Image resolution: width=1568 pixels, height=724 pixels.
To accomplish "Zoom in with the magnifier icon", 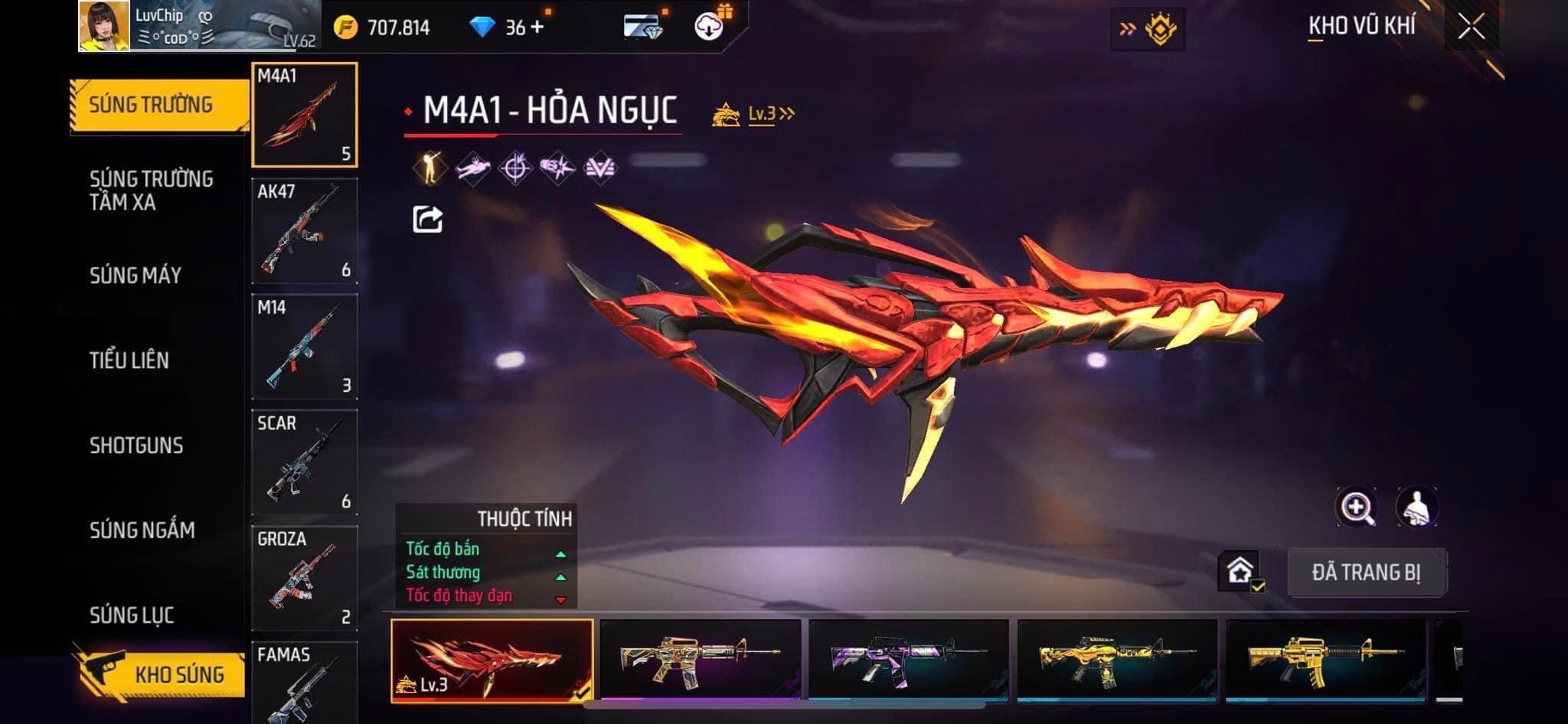I will pyautogui.click(x=1356, y=507).
